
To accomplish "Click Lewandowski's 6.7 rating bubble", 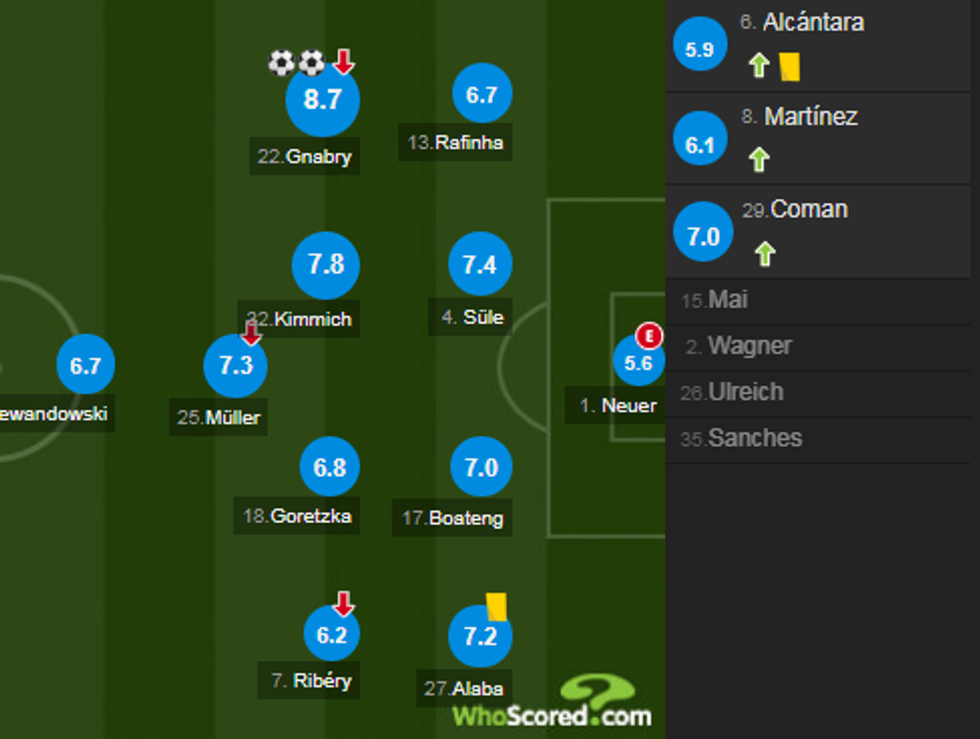I will [86, 366].
